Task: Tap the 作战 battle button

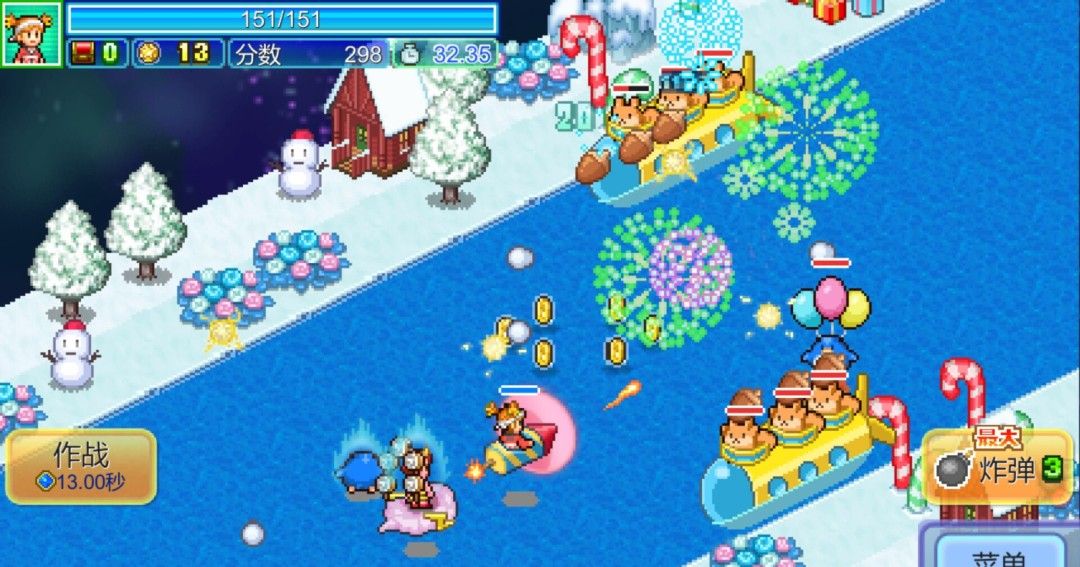Action: (81, 466)
